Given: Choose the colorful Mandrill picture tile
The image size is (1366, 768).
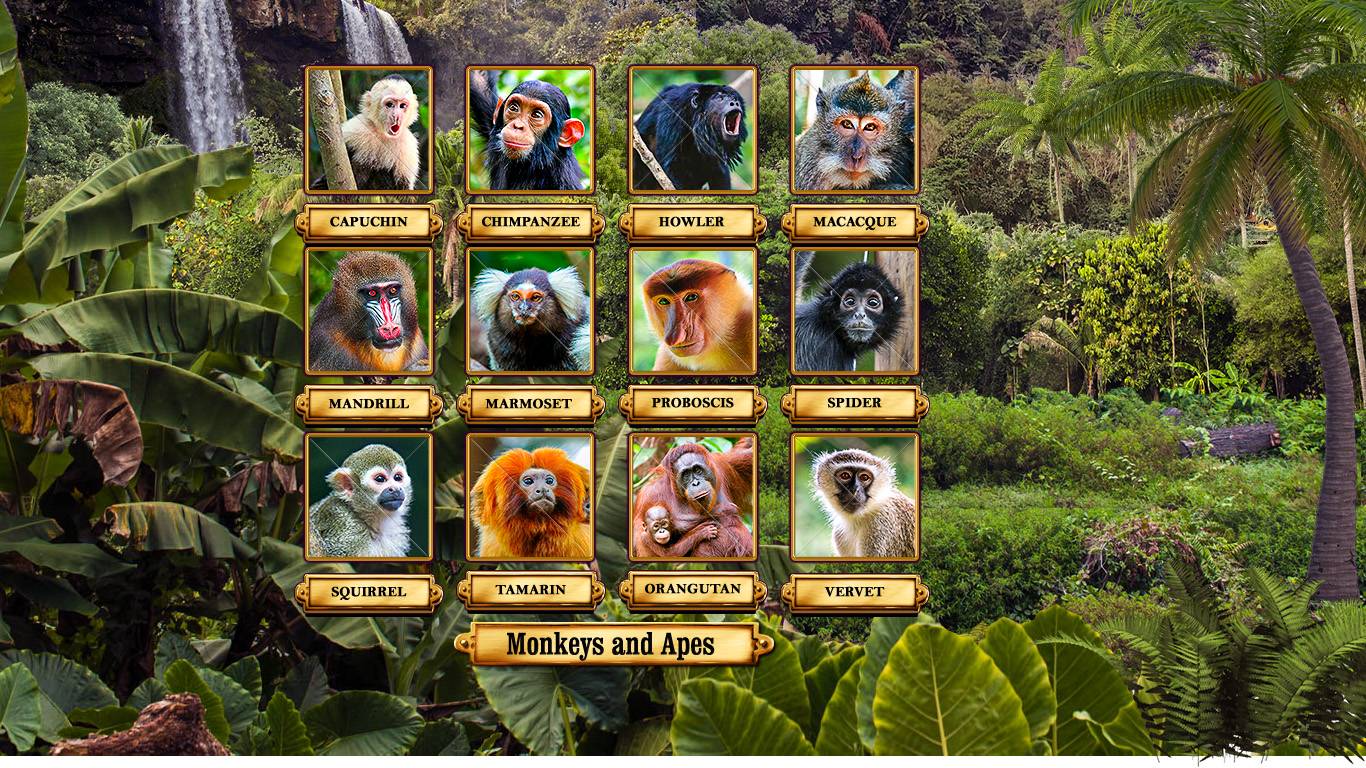Looking at the screenshot, I should click(369, 311).
